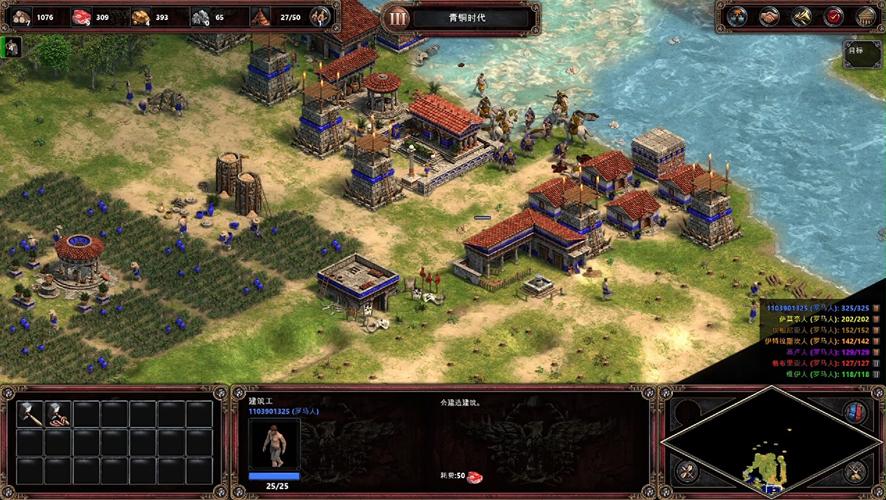Select the hammer build command slot

(31, 414)
